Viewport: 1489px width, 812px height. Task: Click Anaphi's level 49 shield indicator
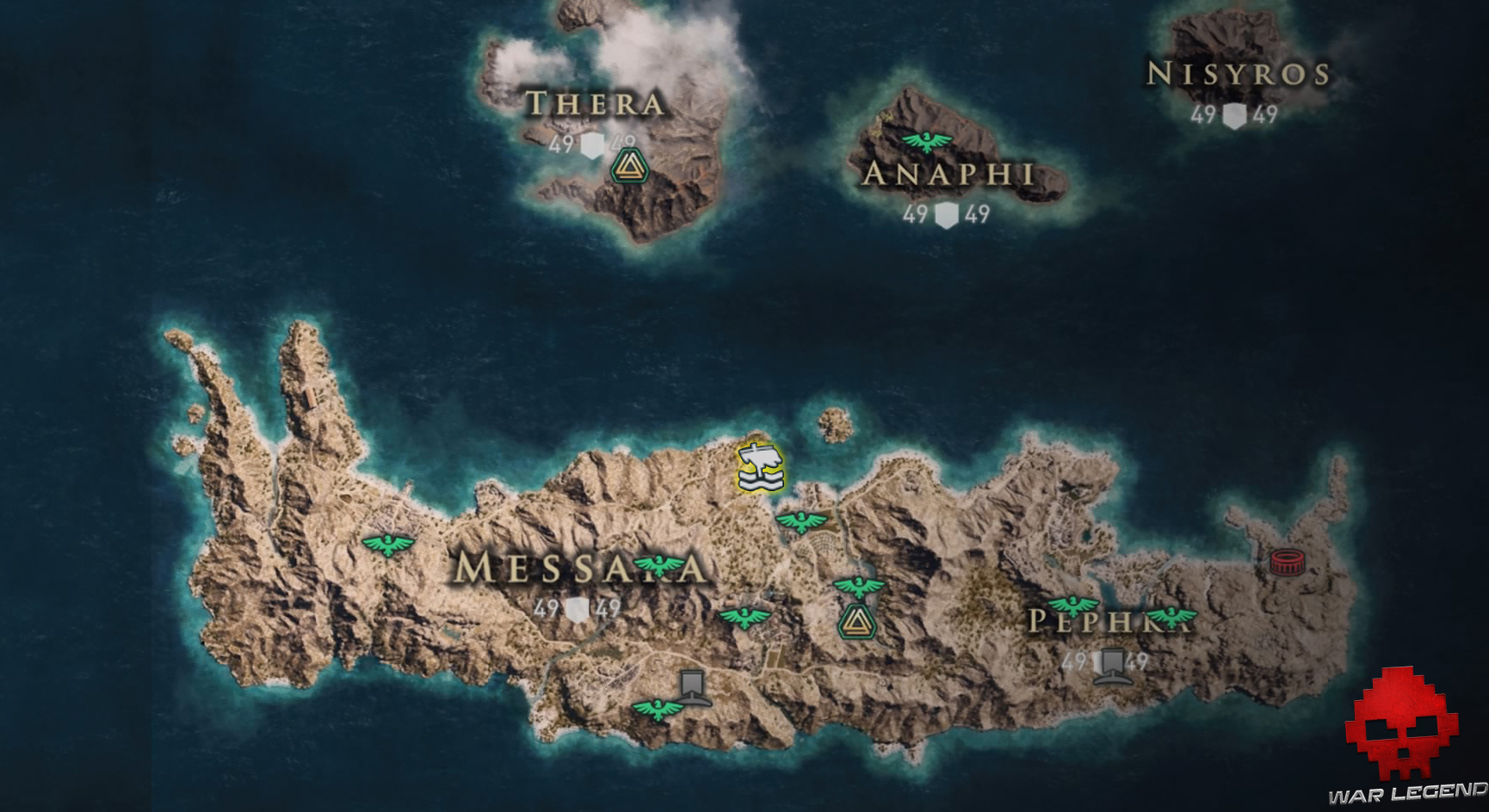coord(945,213)
